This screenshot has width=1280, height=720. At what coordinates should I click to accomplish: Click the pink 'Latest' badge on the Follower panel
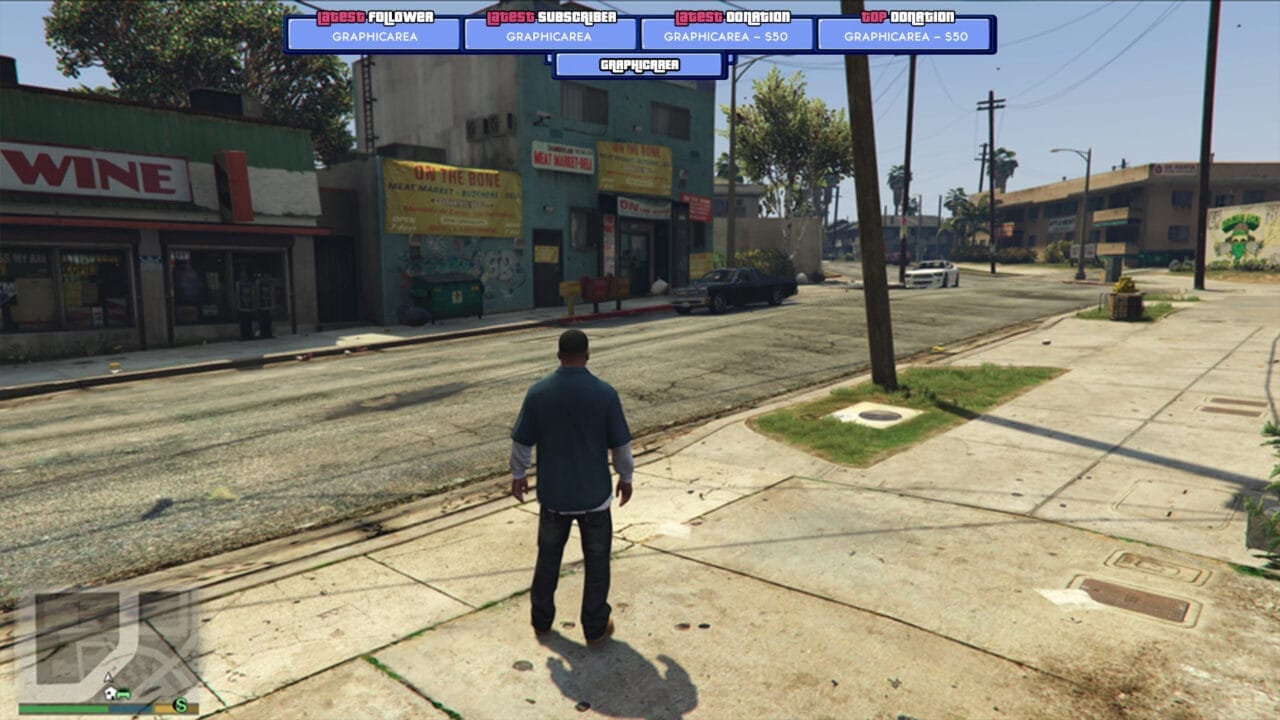(340, 16)
